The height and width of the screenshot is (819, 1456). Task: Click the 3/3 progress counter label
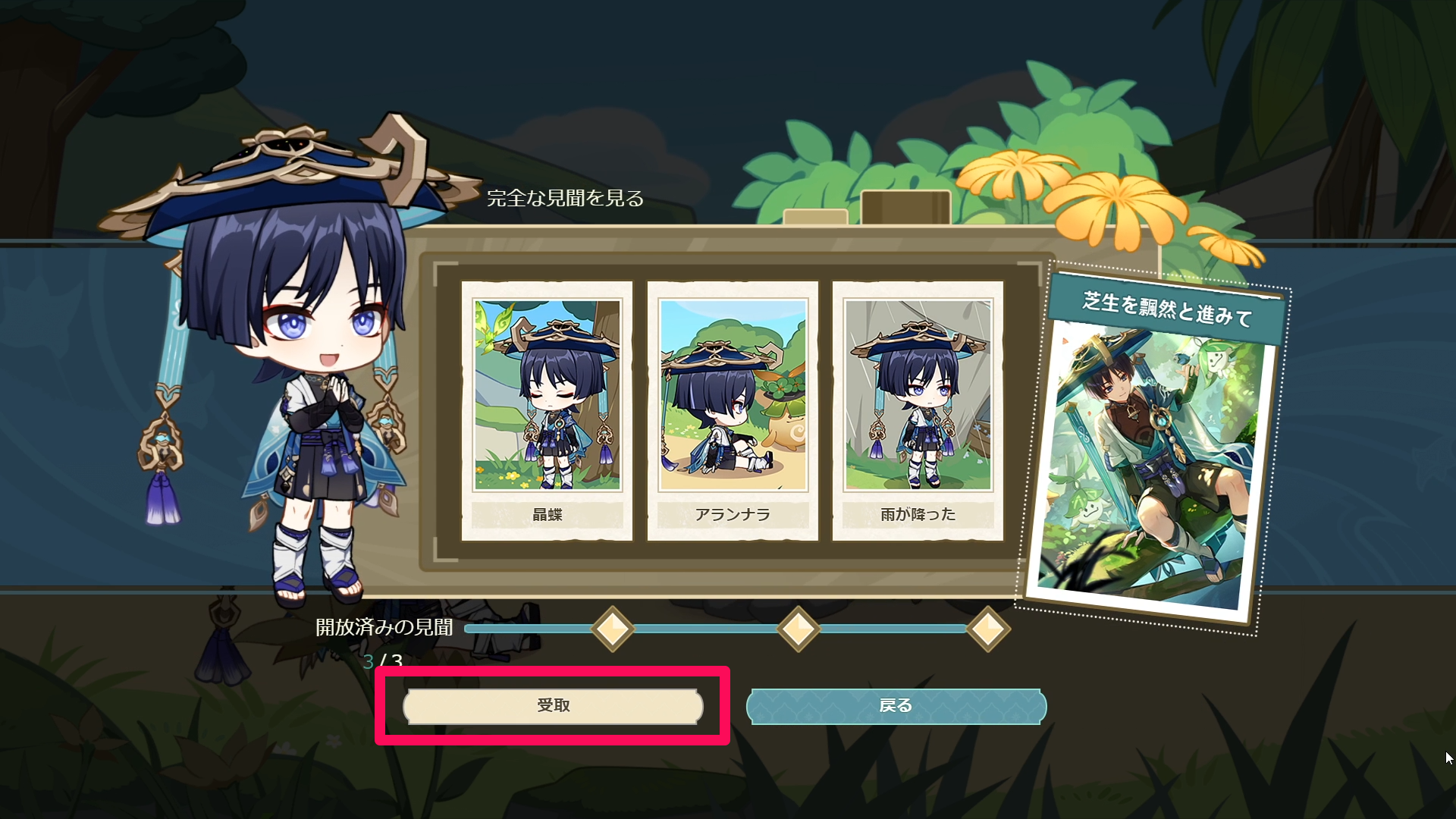(381, 661)
